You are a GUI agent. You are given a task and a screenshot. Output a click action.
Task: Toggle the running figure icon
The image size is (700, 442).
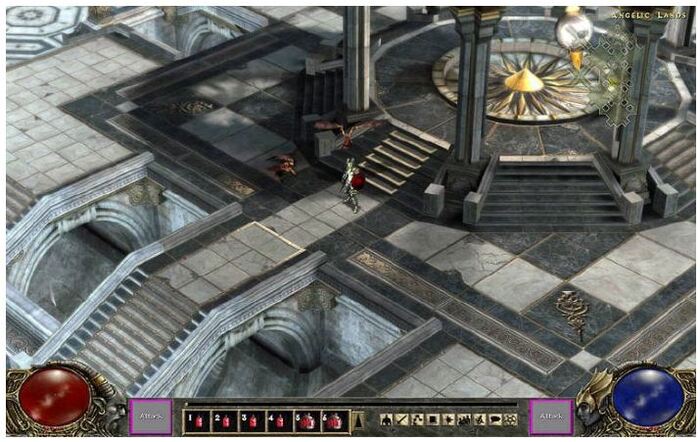pyautogui.click(x=480, y=419)
